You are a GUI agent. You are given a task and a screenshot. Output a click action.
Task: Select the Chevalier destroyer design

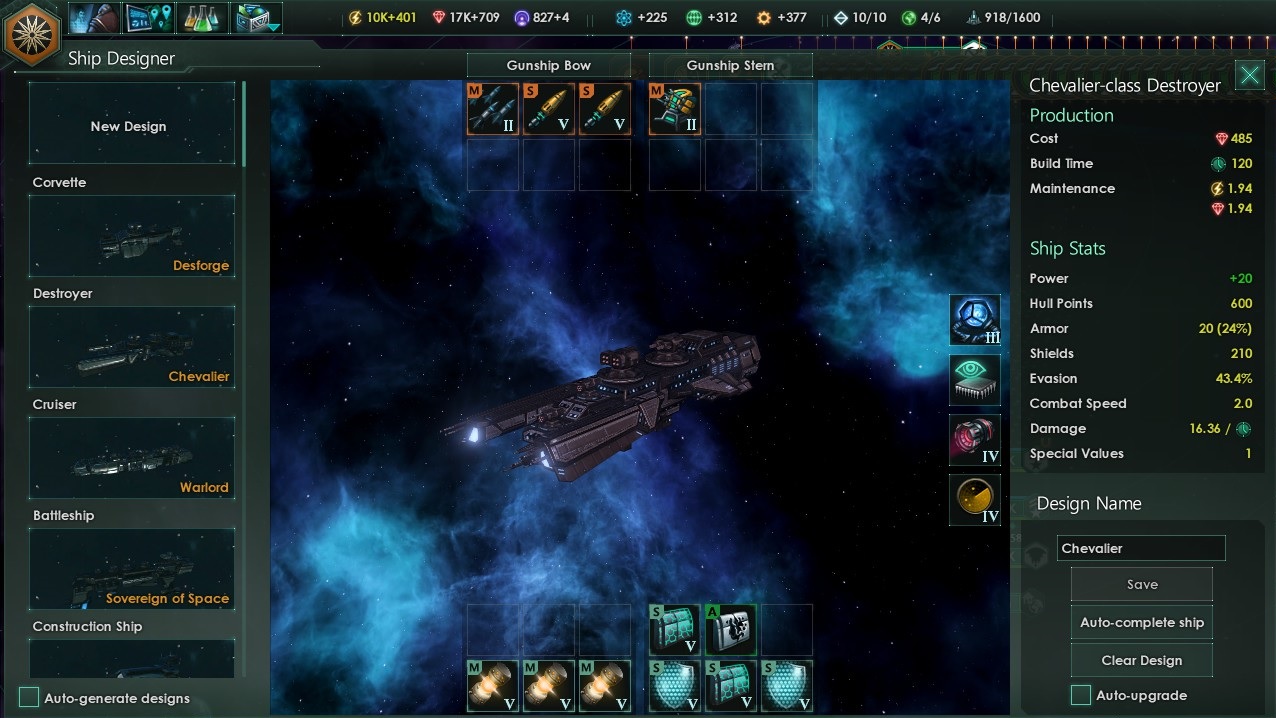pyautogui.click(x=131, y=346)
